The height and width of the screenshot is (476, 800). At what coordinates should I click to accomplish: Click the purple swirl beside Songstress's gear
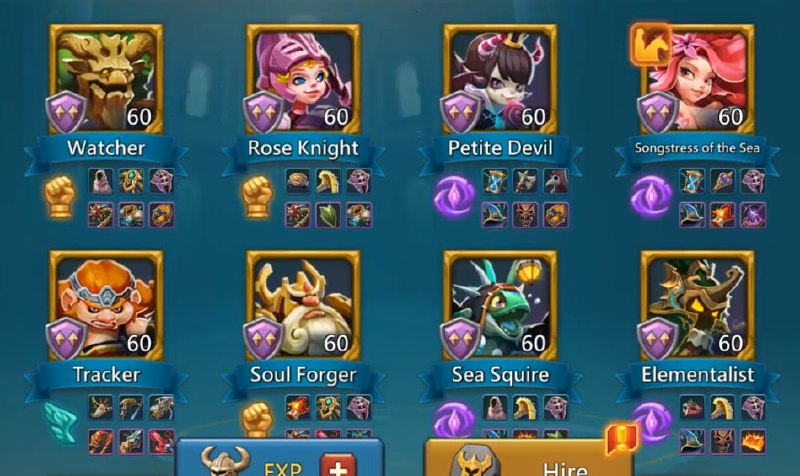(x=650, y=195)
